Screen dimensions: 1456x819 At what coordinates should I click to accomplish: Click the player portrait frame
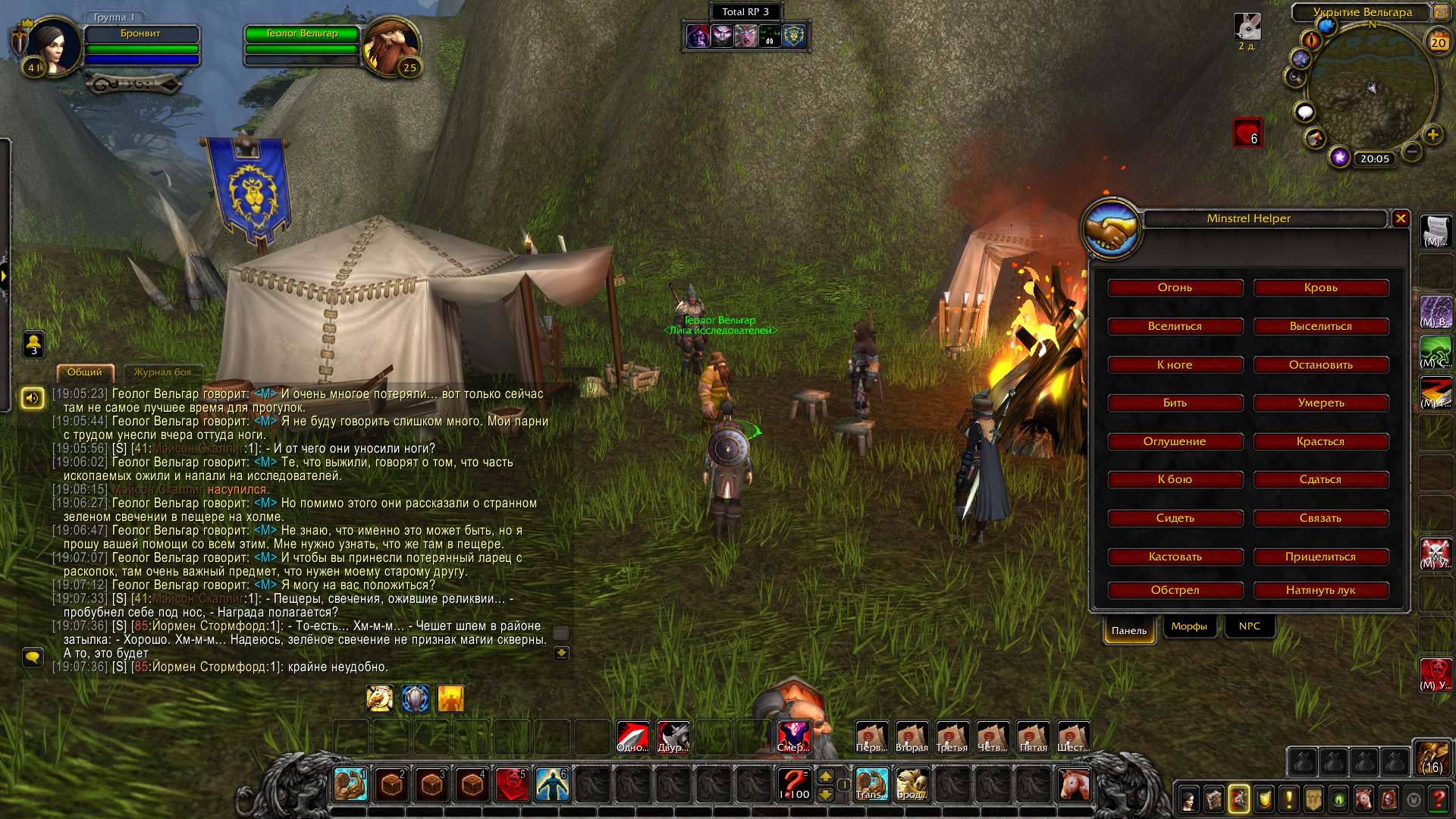pos(53,45)
